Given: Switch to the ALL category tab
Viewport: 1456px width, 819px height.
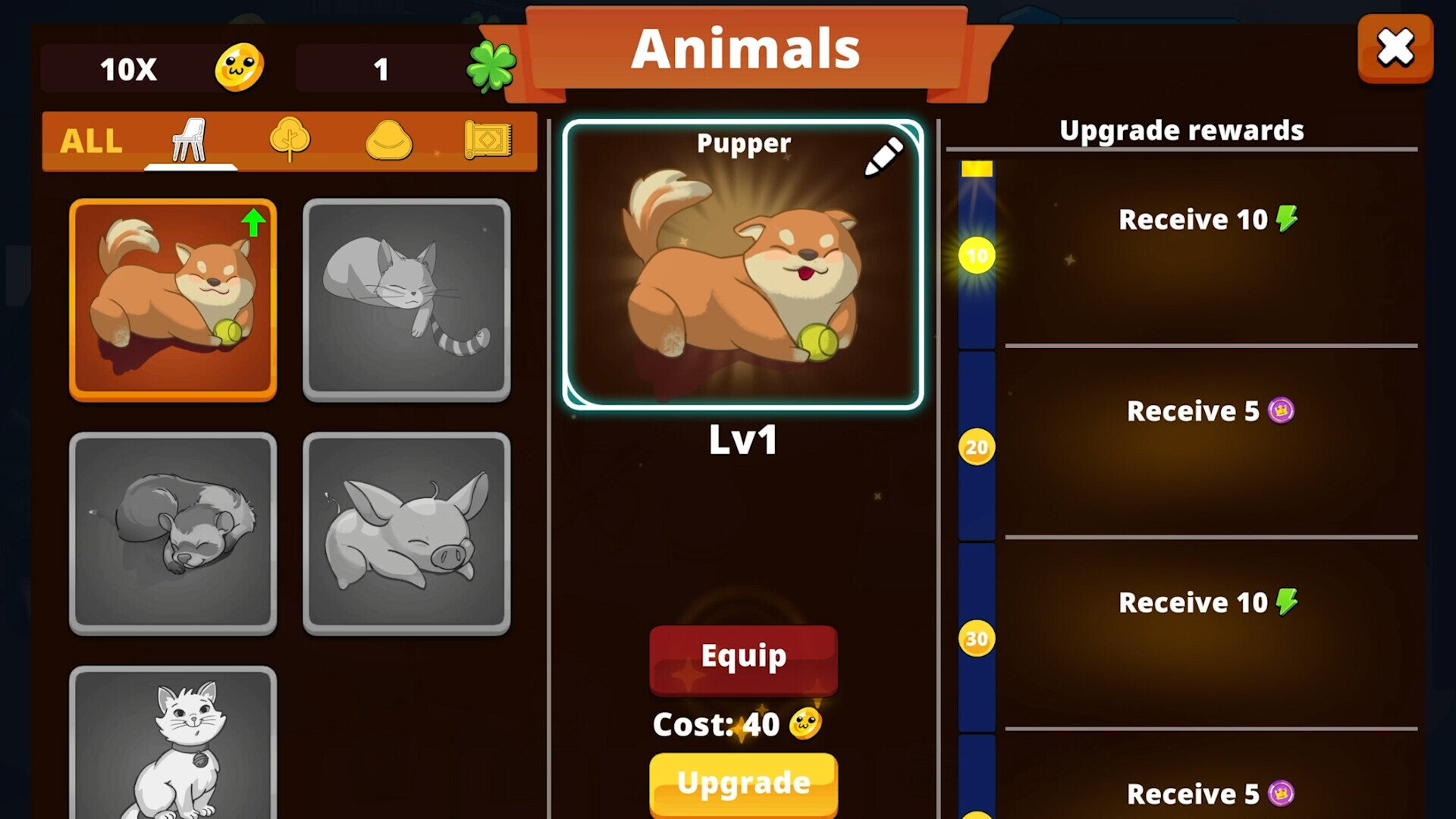Looking at the screenshot, I should coord(91,141).
